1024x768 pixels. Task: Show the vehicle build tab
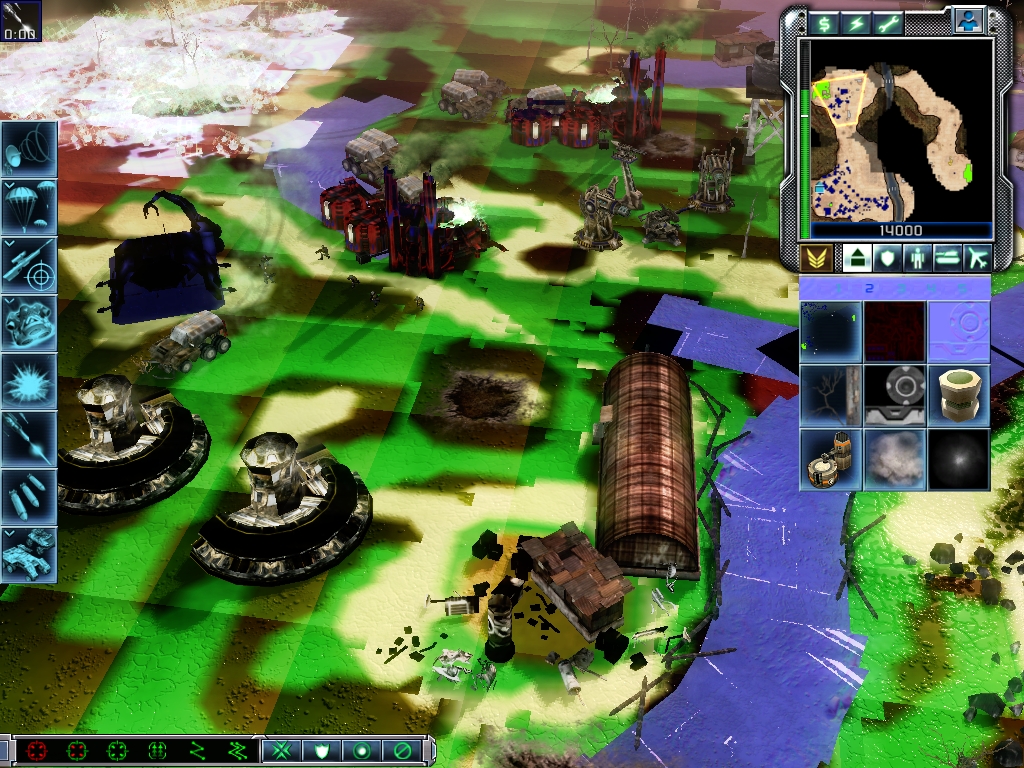pos(947,258)
